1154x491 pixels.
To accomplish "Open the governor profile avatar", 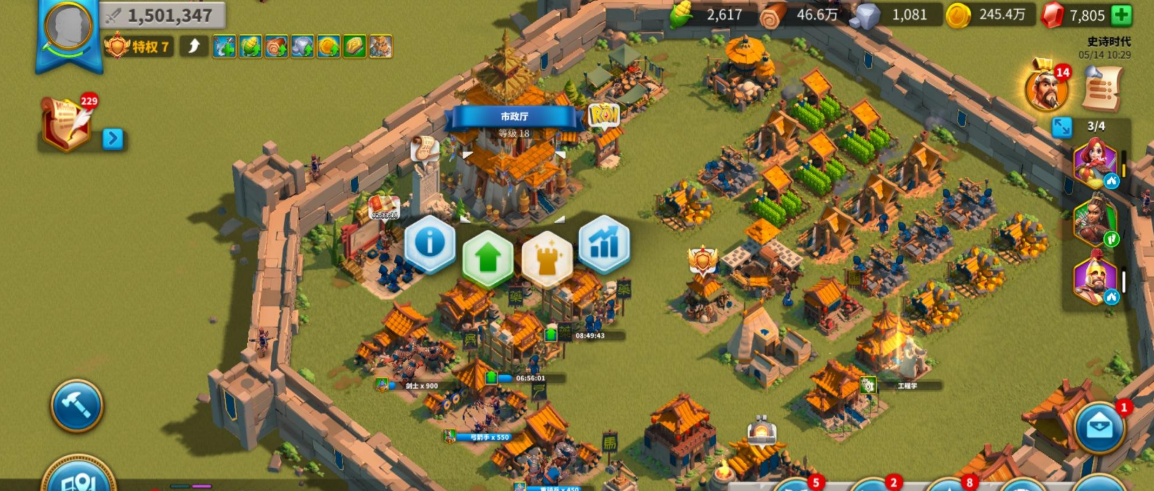I will (x=68, y=27).
